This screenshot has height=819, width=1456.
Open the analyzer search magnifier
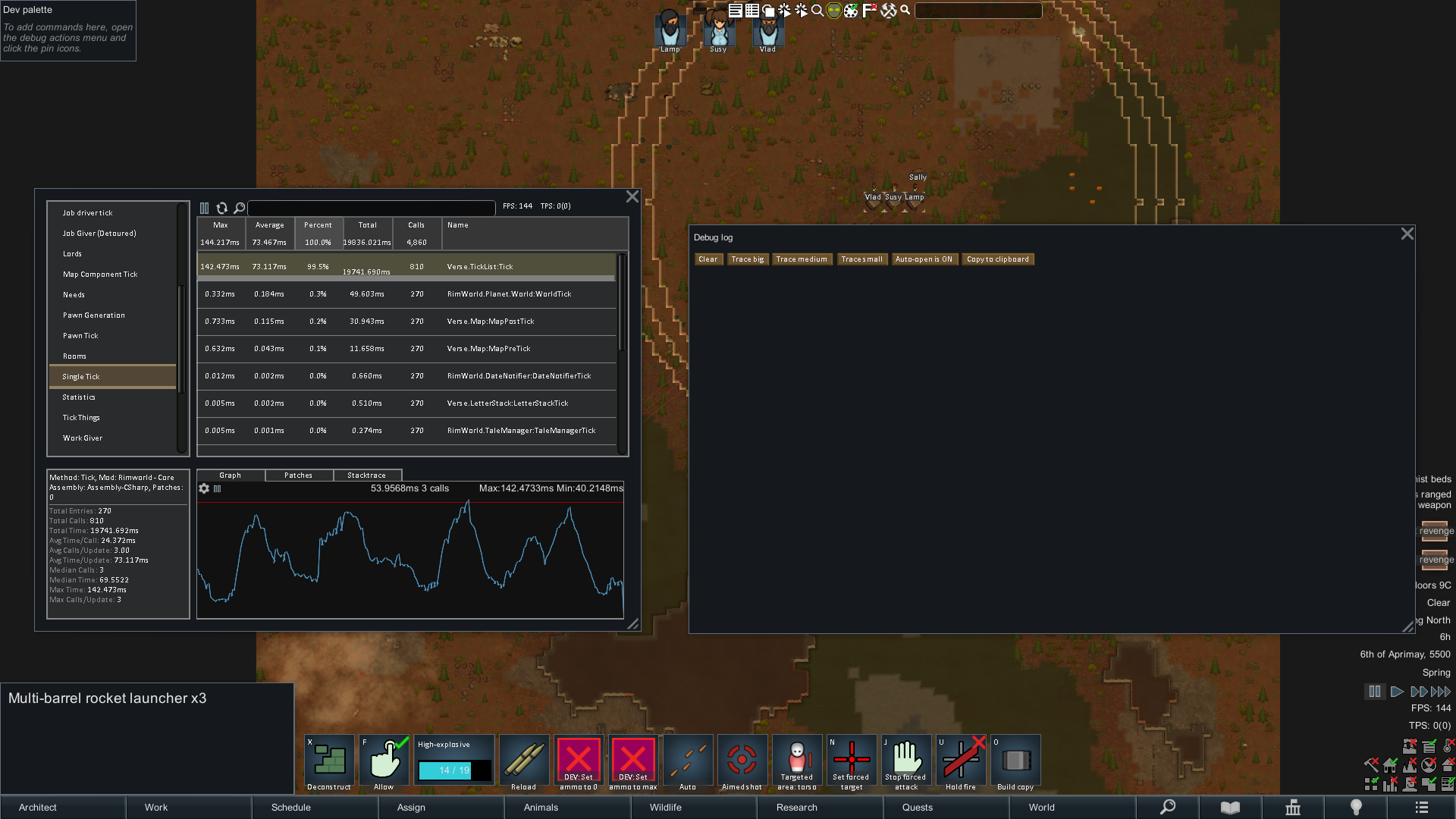(239, 207)
